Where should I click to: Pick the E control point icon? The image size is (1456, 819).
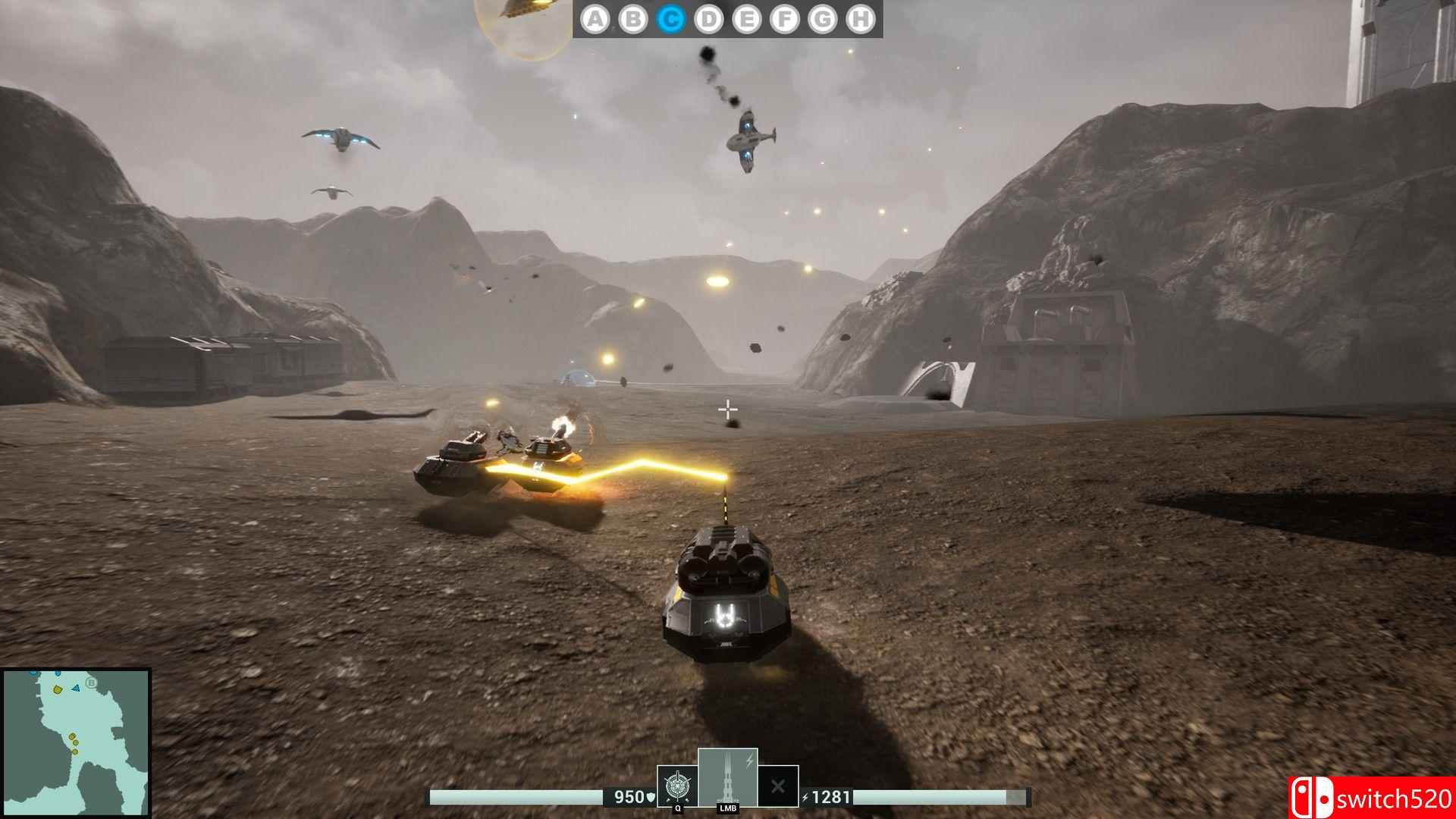pyautogui.click(x=747, y=19)
